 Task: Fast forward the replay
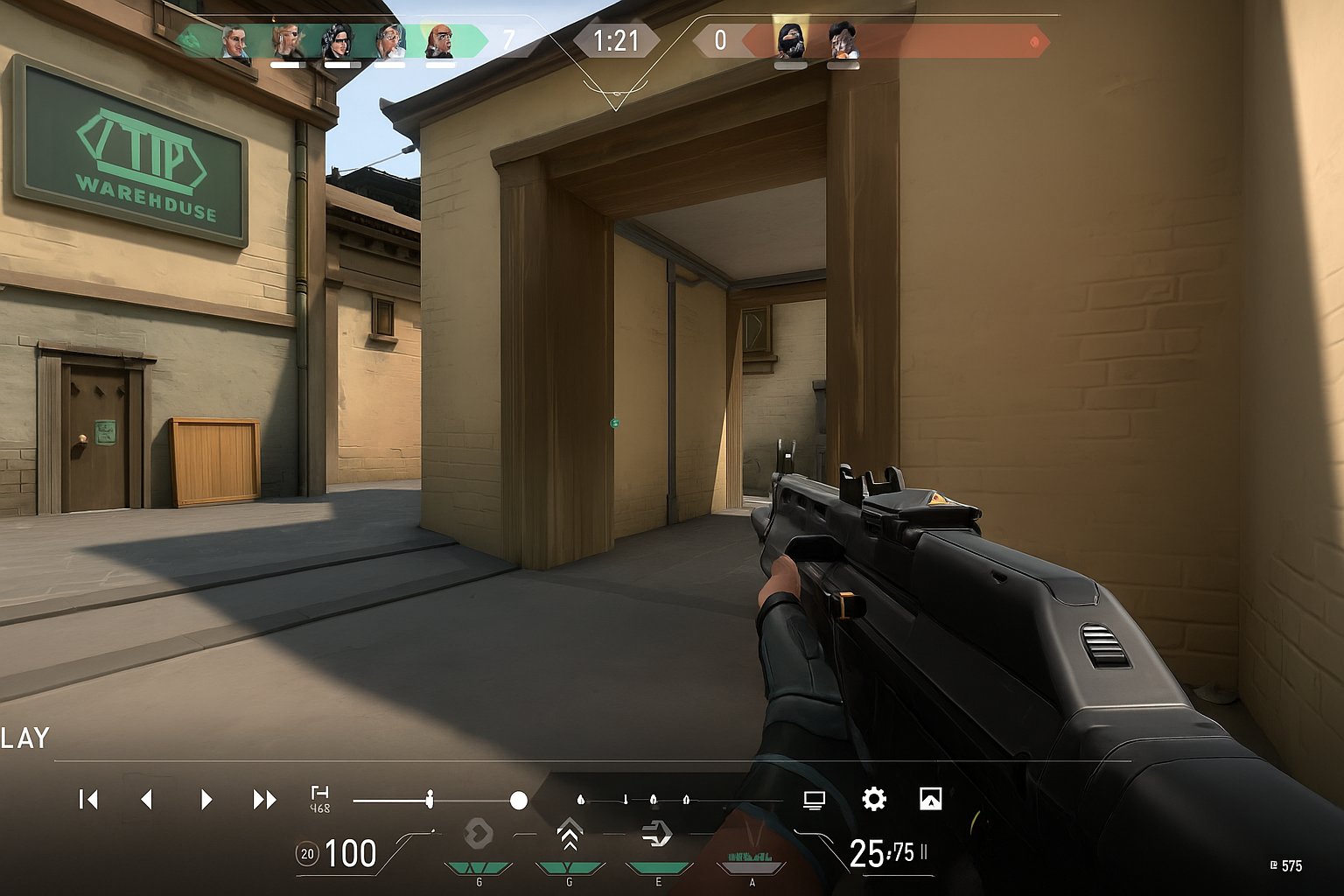[264, 799]
